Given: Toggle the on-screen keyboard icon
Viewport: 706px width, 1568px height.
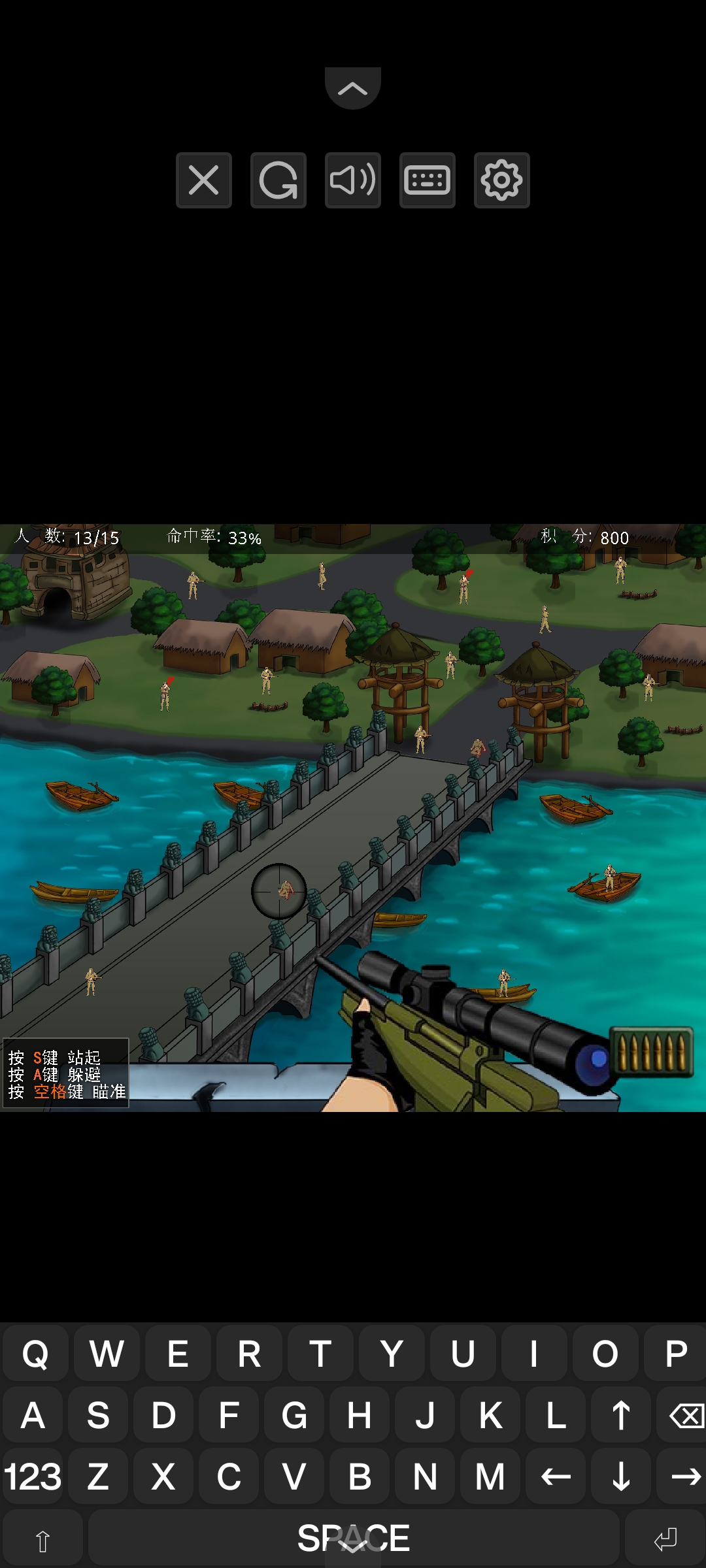Looking at the screenshot, I should point(427,180).
